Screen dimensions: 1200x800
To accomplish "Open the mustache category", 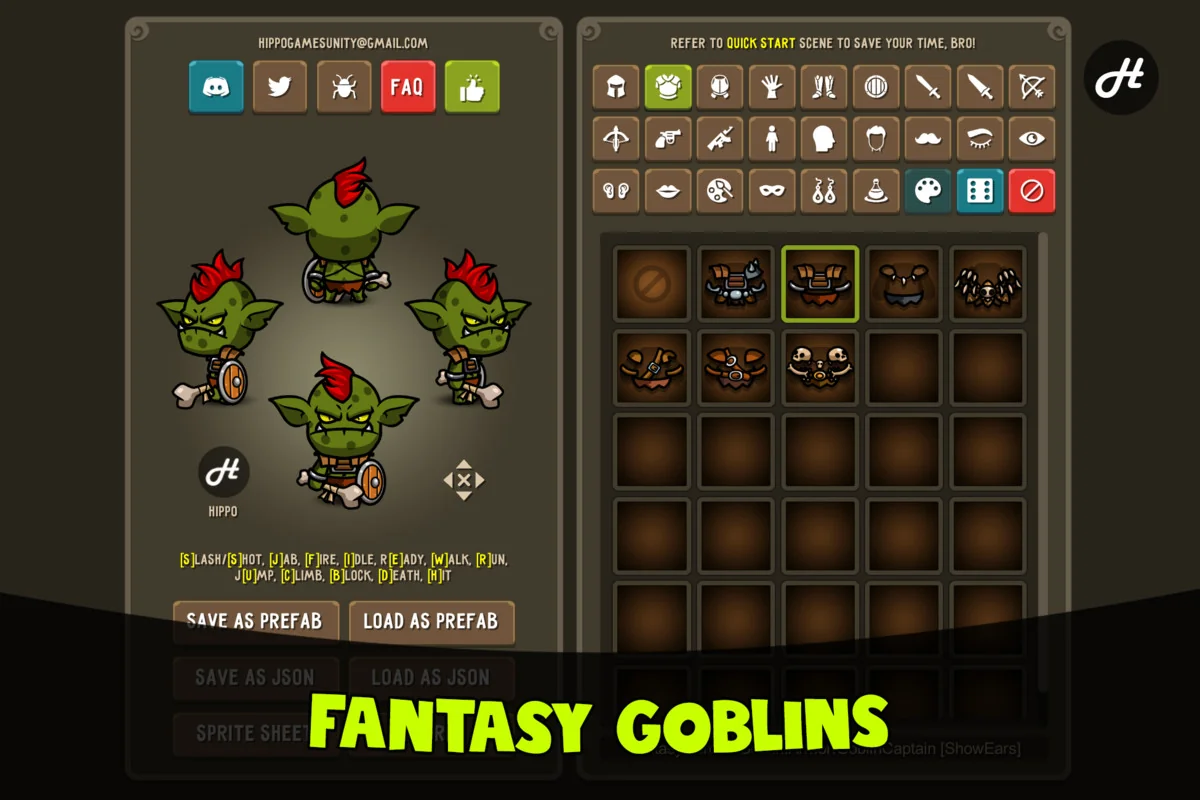I will 928,139.
